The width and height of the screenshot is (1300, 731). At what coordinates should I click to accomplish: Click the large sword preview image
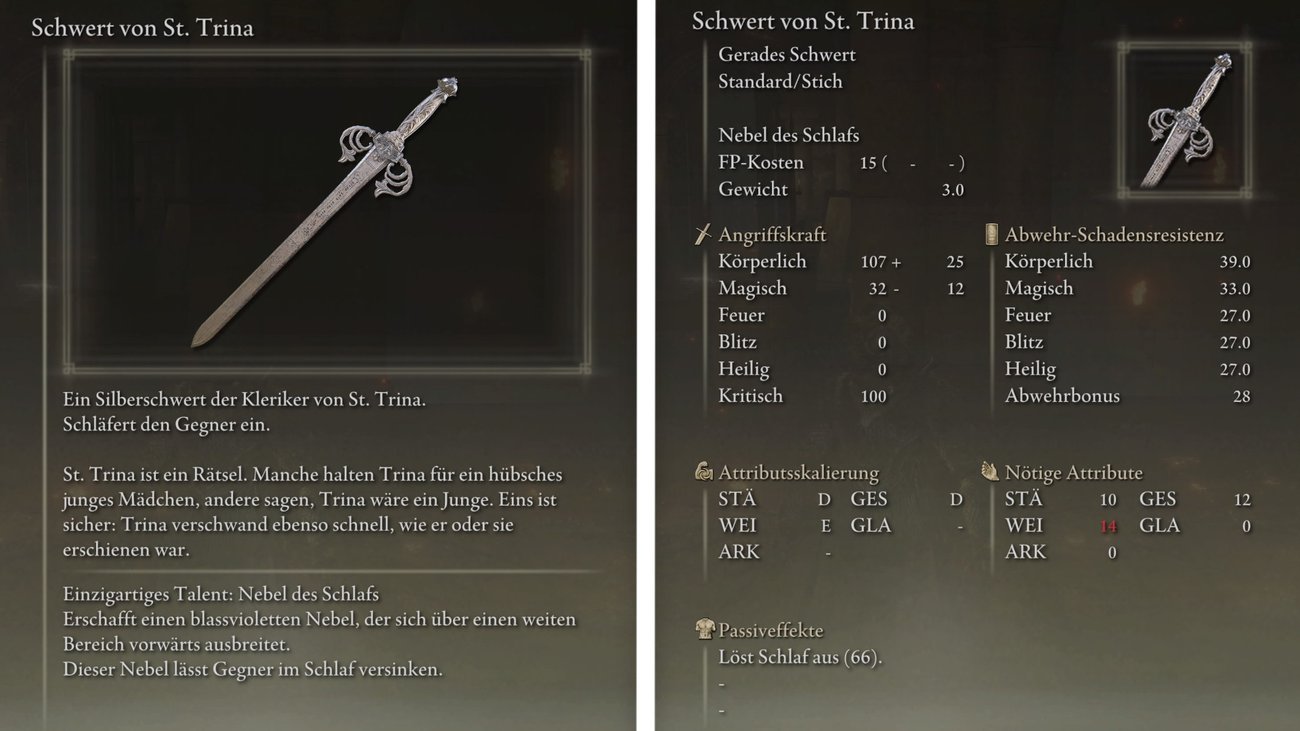[x=326, y=211]
